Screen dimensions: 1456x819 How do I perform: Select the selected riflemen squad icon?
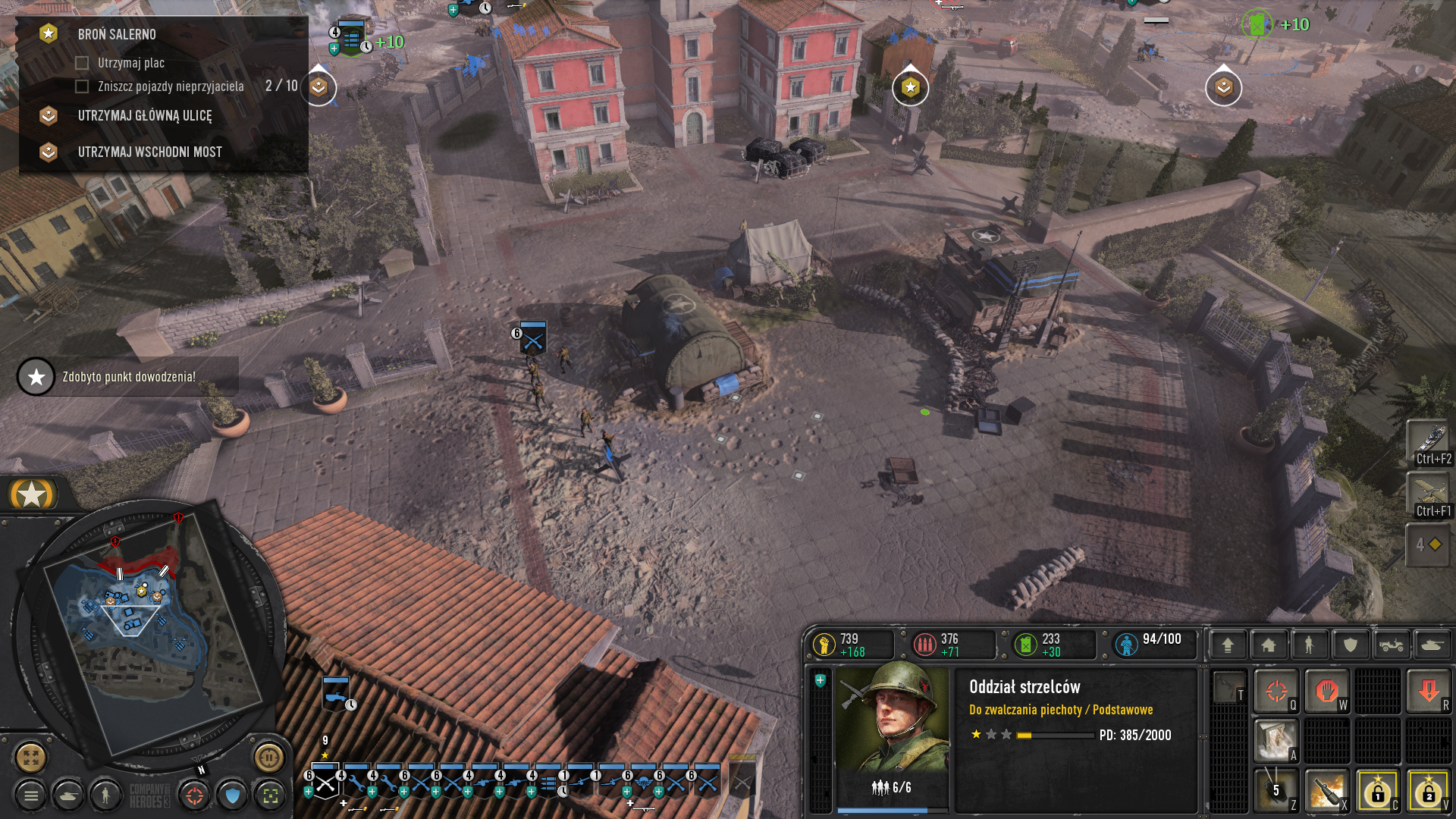click(326, 783)
